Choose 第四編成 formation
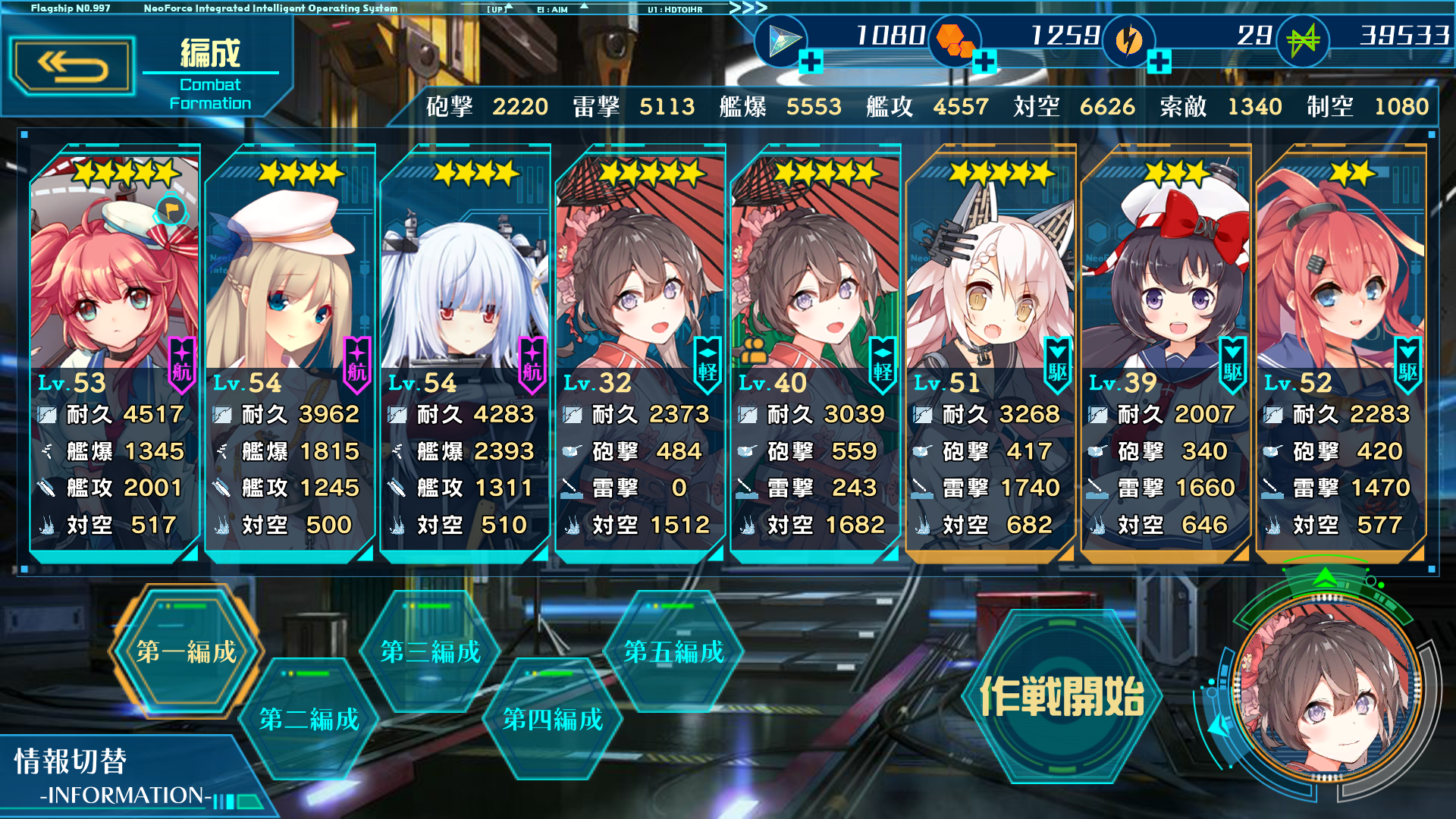The image size is (1456, 819). tap(553, 719)
